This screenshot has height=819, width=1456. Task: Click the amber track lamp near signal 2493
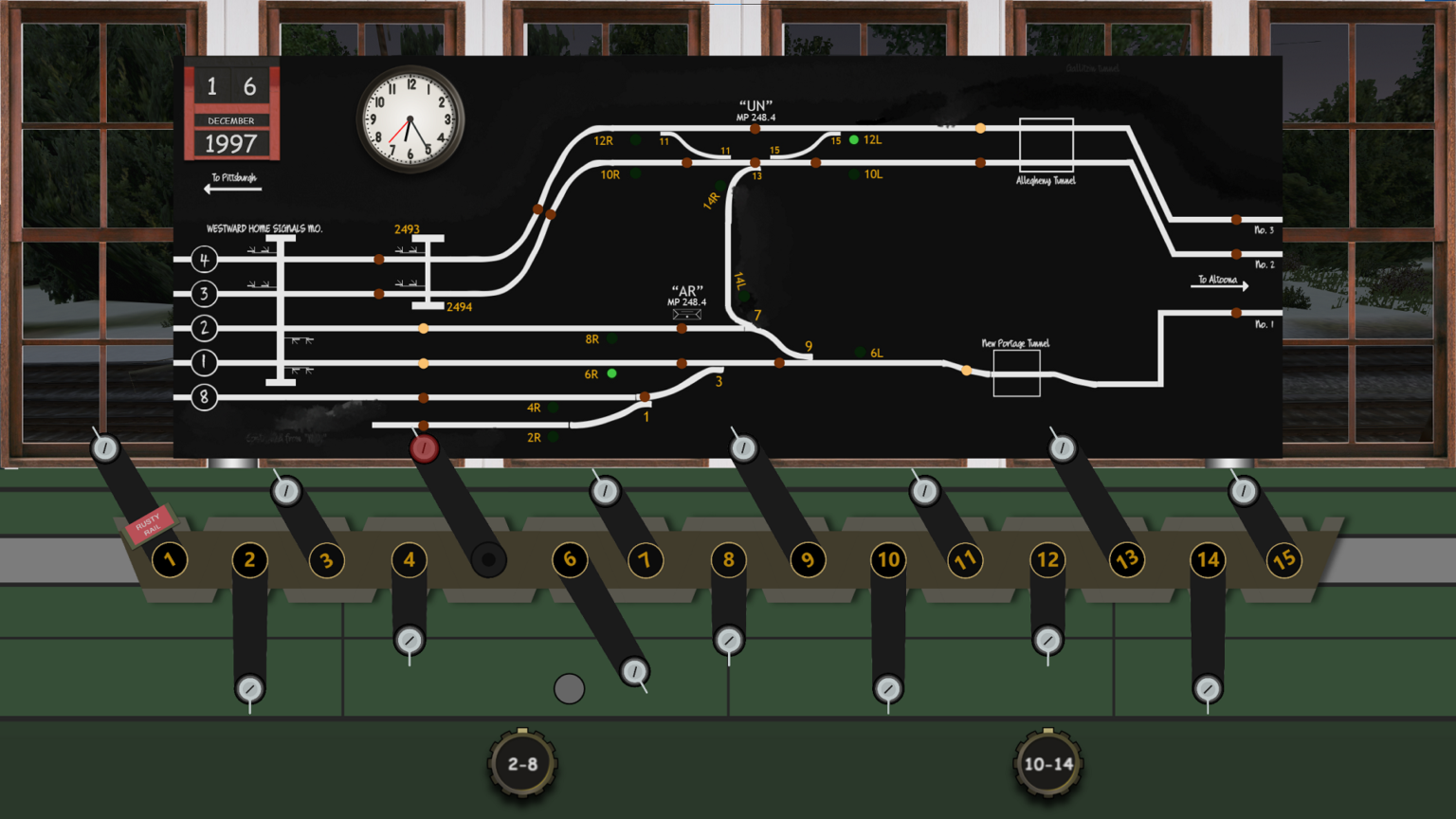click(x=424, y=328)
